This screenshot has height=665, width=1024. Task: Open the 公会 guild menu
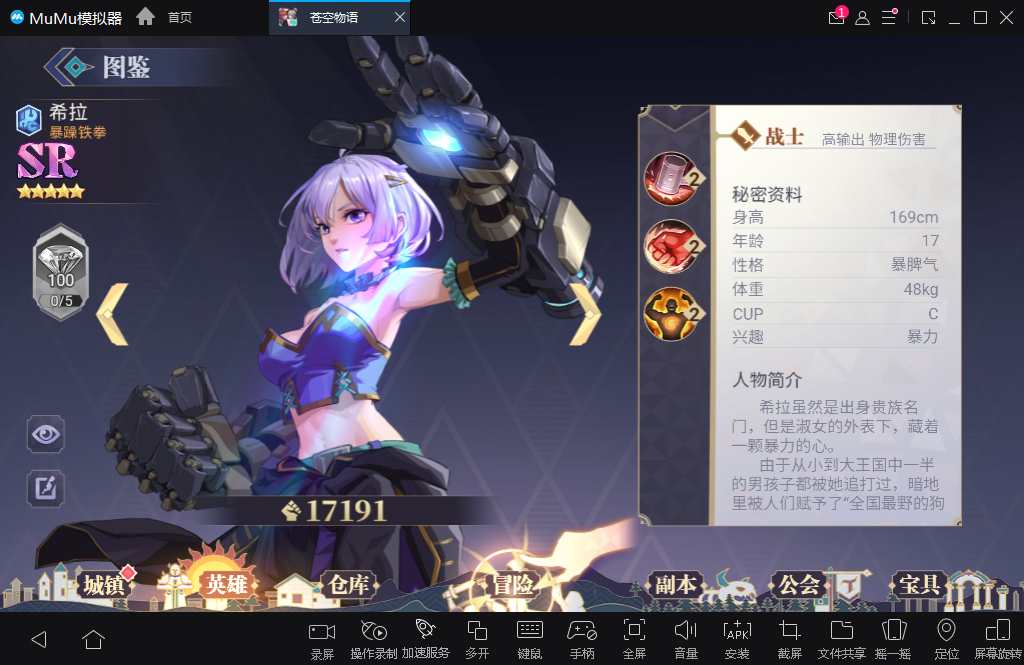point(799,585)
